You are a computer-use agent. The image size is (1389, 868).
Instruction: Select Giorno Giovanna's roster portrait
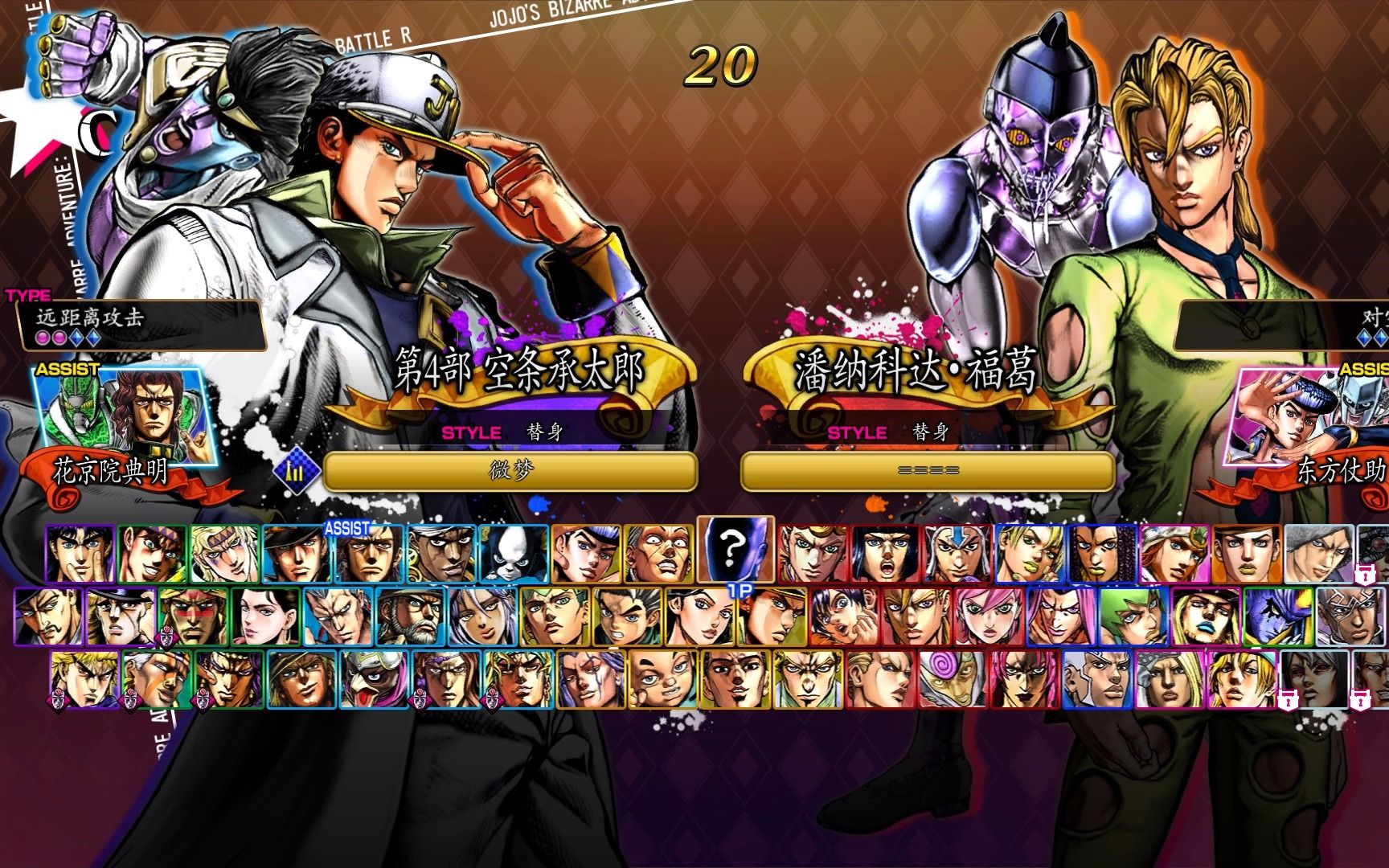coord(813,554)
